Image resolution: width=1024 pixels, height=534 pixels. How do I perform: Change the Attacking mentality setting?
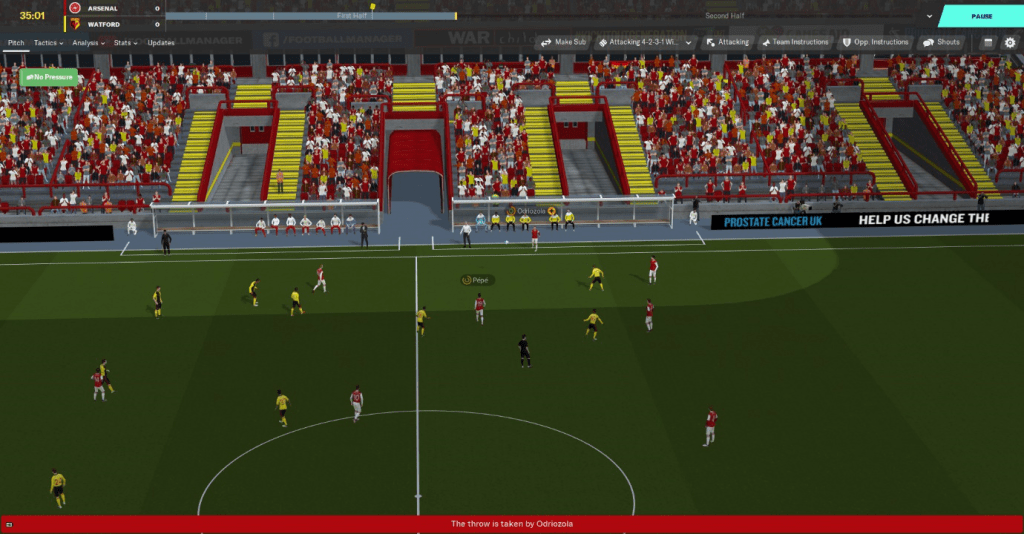tap(727, 42)
